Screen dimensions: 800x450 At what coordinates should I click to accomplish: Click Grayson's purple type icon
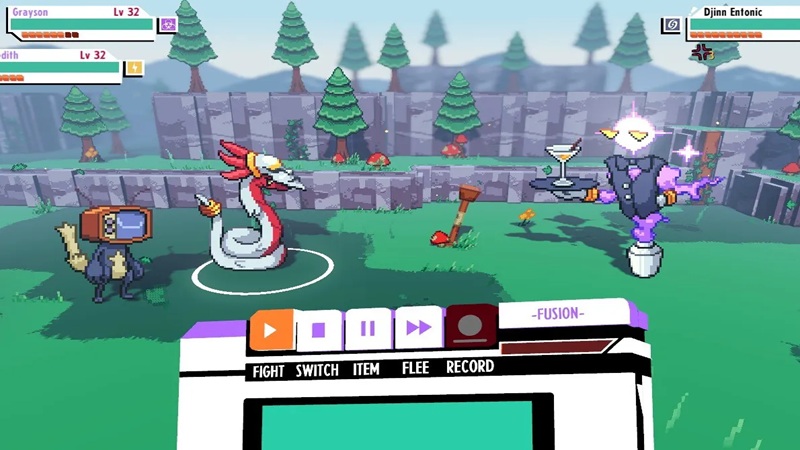click(167, 25)
